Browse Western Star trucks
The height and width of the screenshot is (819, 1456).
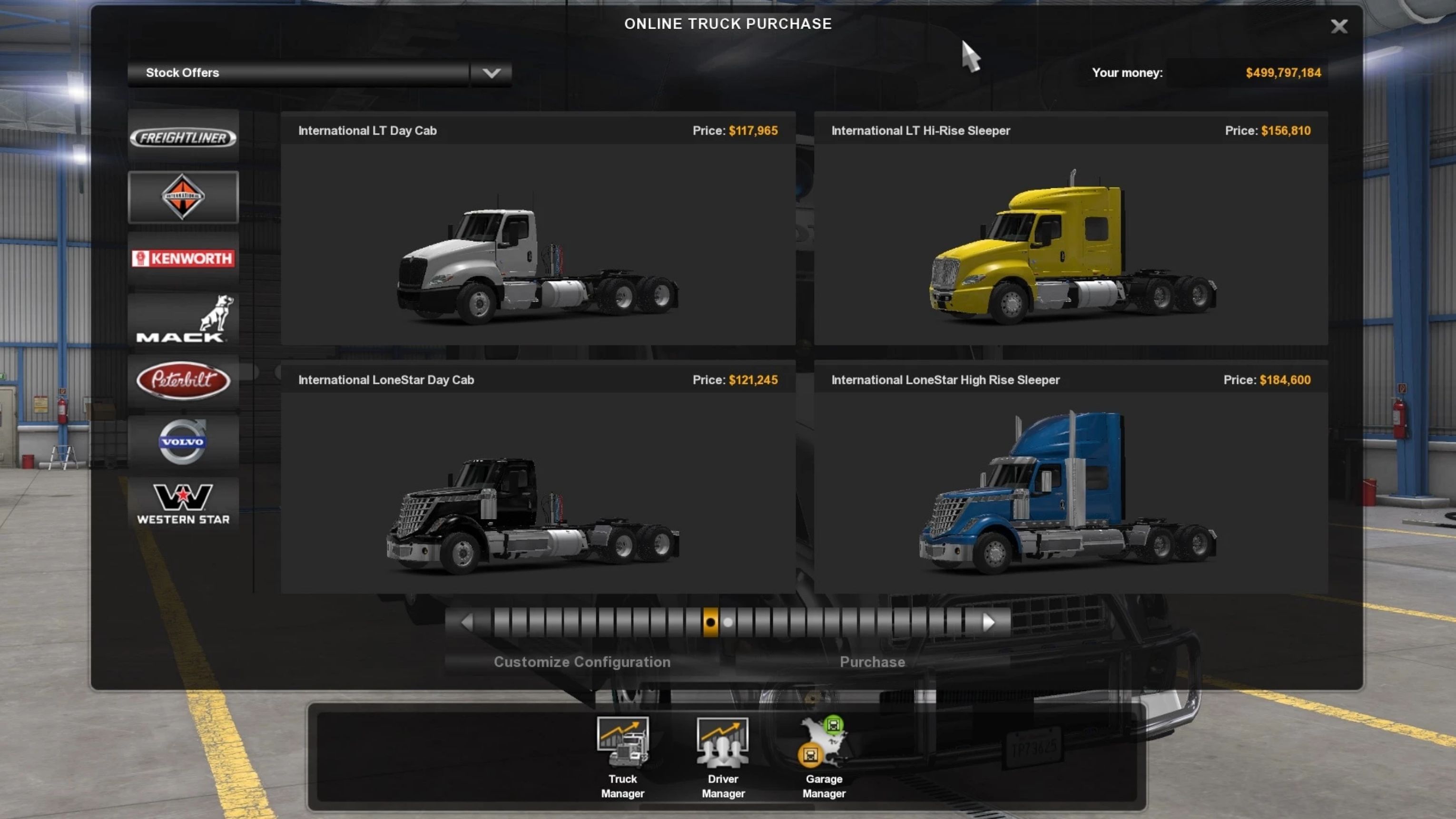(x=183, y=503)
